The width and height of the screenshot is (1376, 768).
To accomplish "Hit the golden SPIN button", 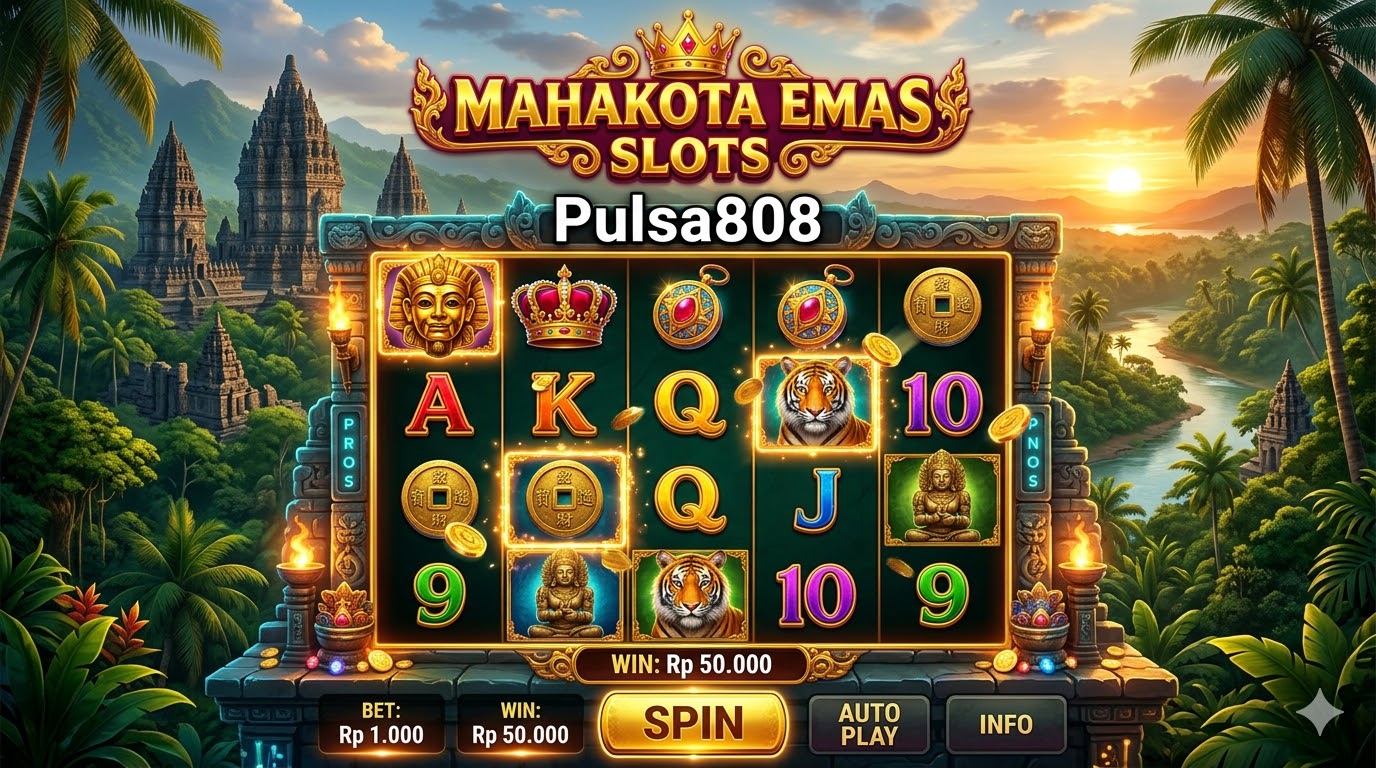I will click(x=693, y=722).
